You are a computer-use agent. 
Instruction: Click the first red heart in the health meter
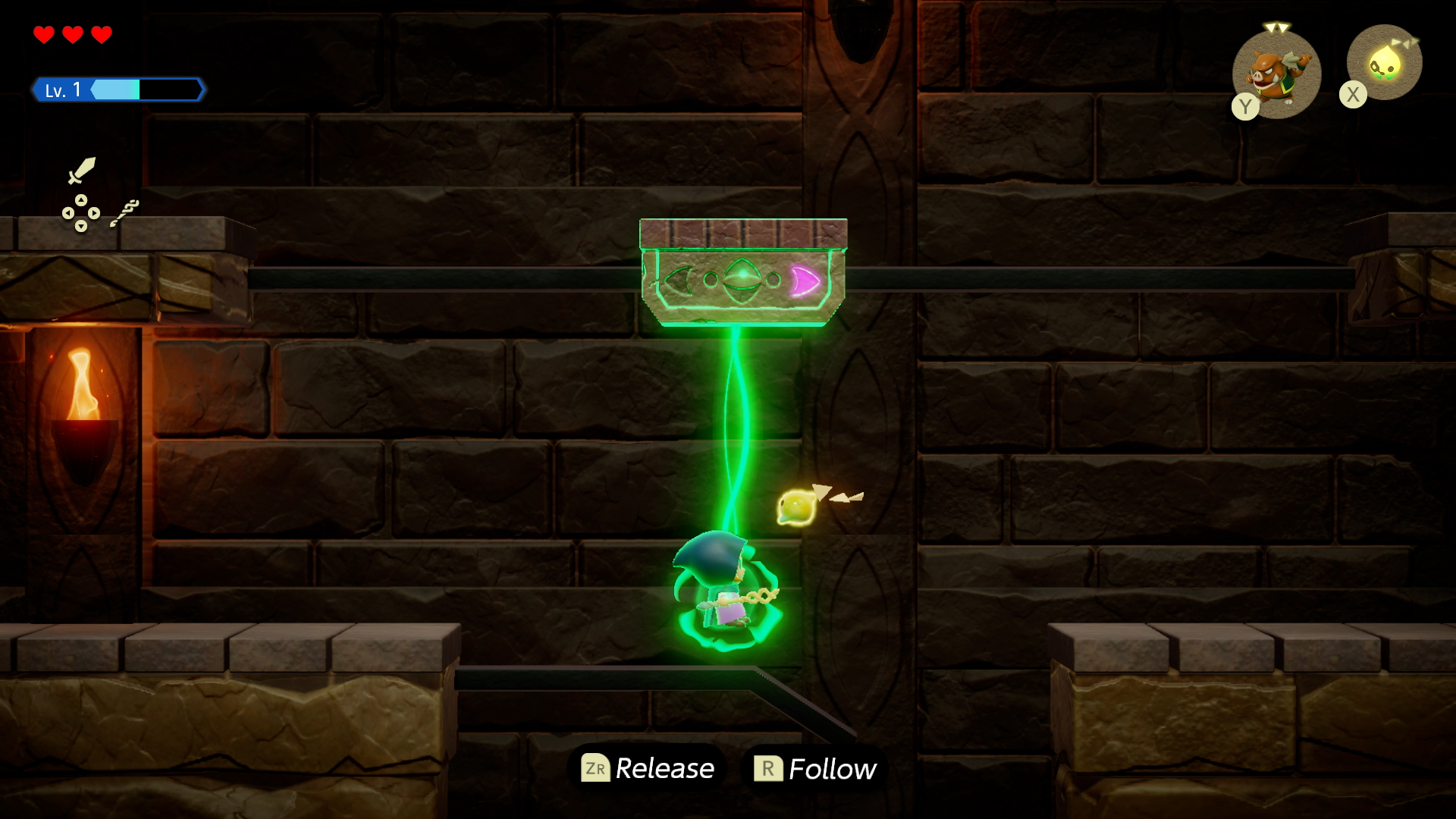[x=43, y=33]
